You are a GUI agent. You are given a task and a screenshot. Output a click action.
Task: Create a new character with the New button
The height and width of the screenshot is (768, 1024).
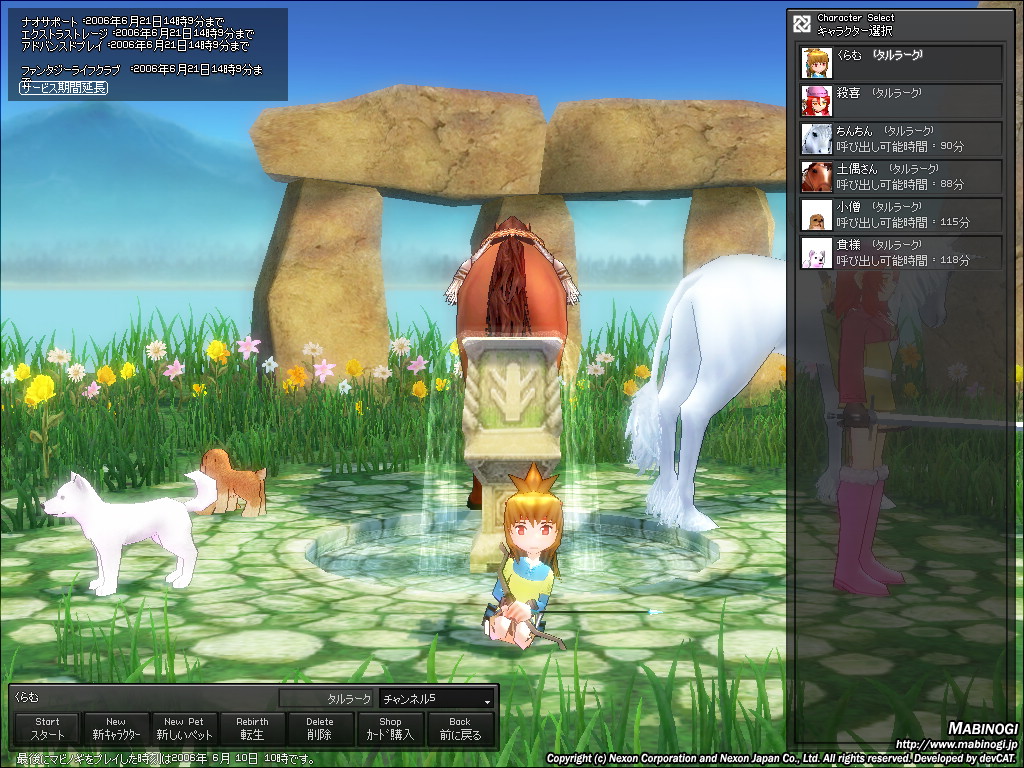click(x=116, y=728)
